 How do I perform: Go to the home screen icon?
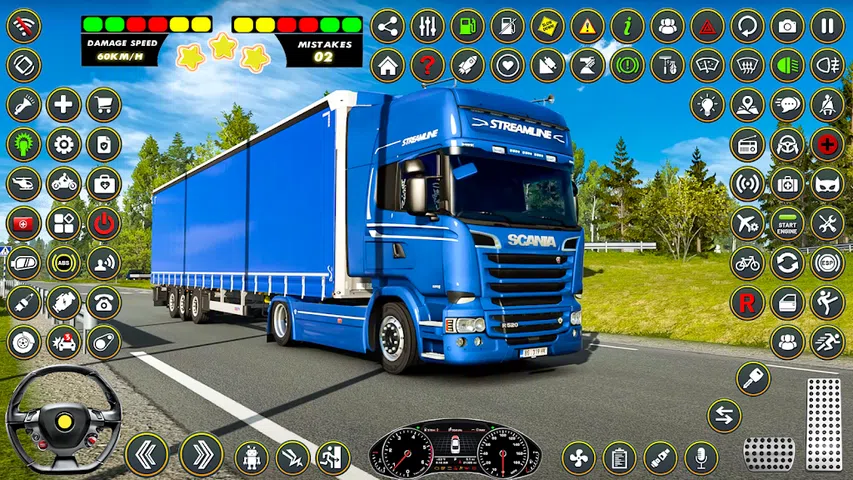coord(387,66)
